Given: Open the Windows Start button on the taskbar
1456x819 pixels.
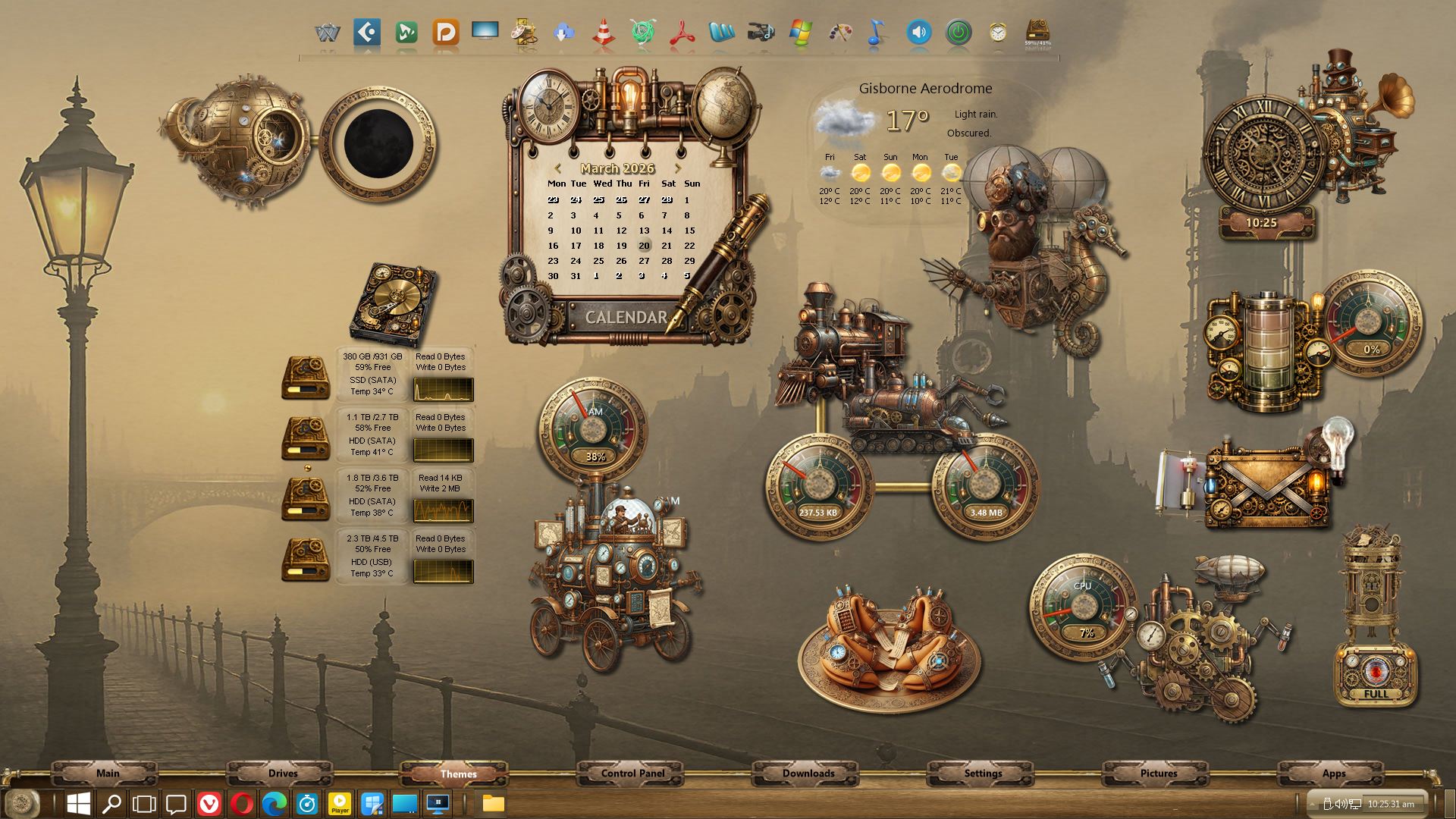Looking at the screenshot, I should (79, 804).
